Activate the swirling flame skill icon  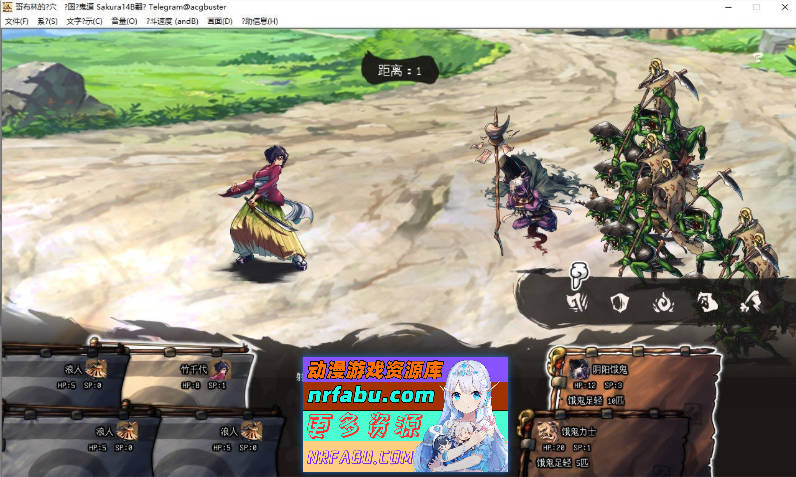pos(662,302)
